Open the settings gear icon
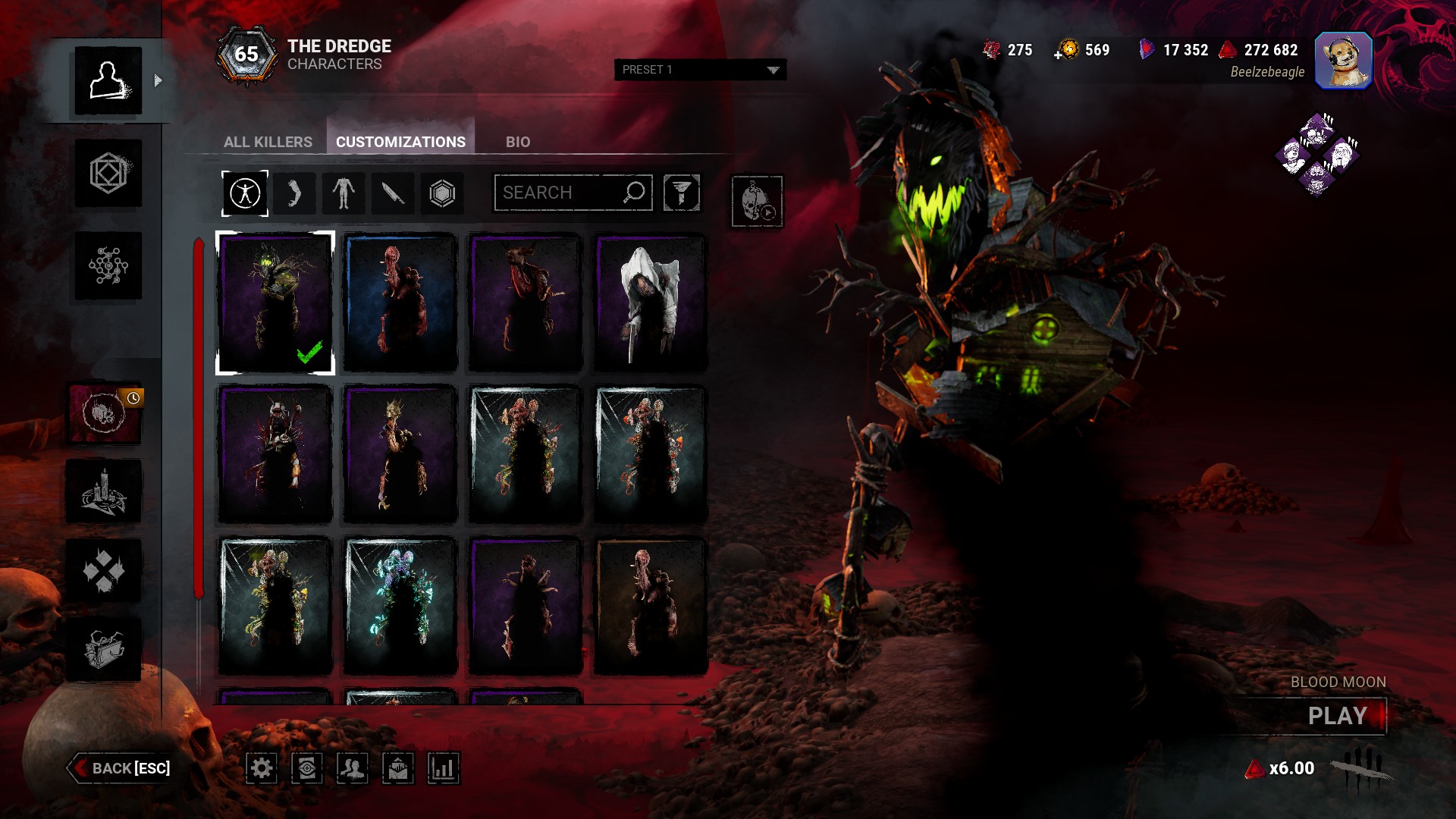 [x=262, y=768]
